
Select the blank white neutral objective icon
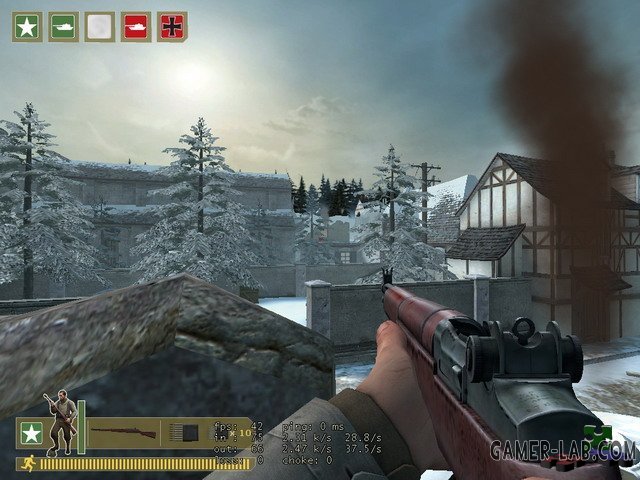(x=99, y=27)
